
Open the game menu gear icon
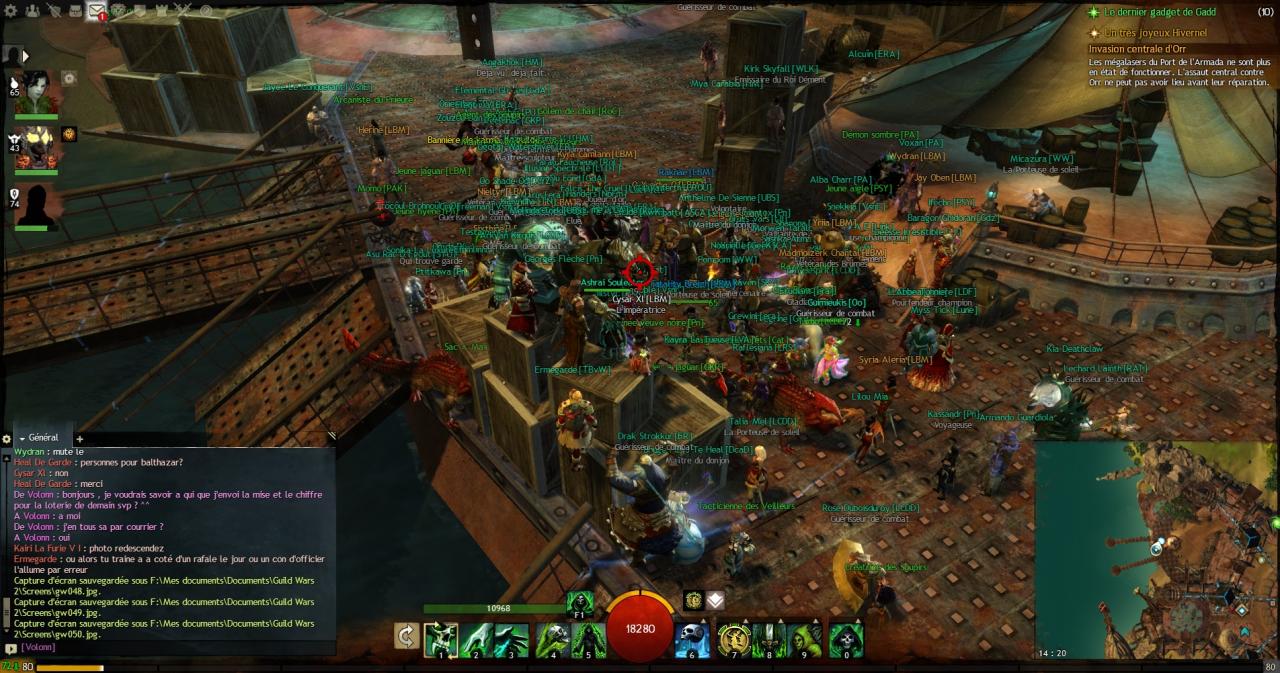point(11,11)
